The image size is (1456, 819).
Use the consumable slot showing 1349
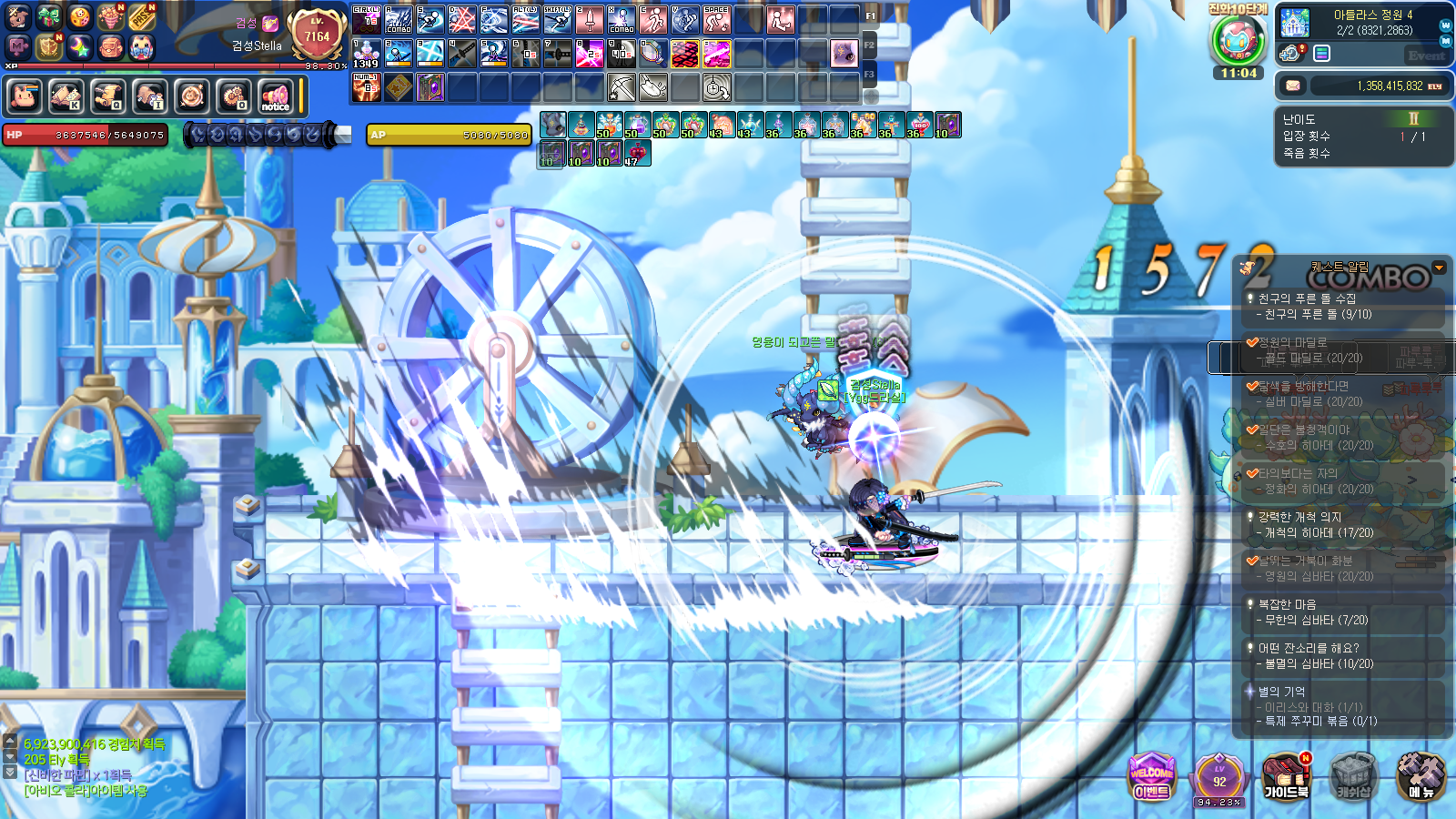(366, 54)
